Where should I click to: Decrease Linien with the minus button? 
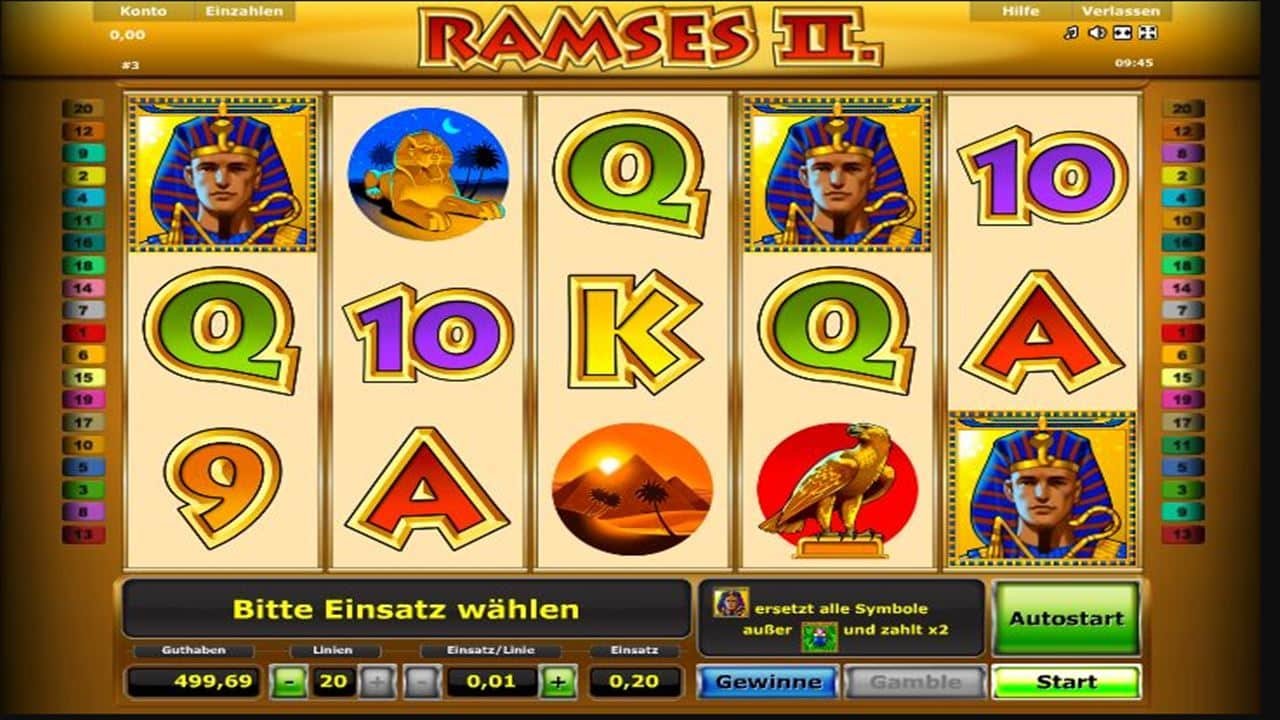[x=290, y=682]
